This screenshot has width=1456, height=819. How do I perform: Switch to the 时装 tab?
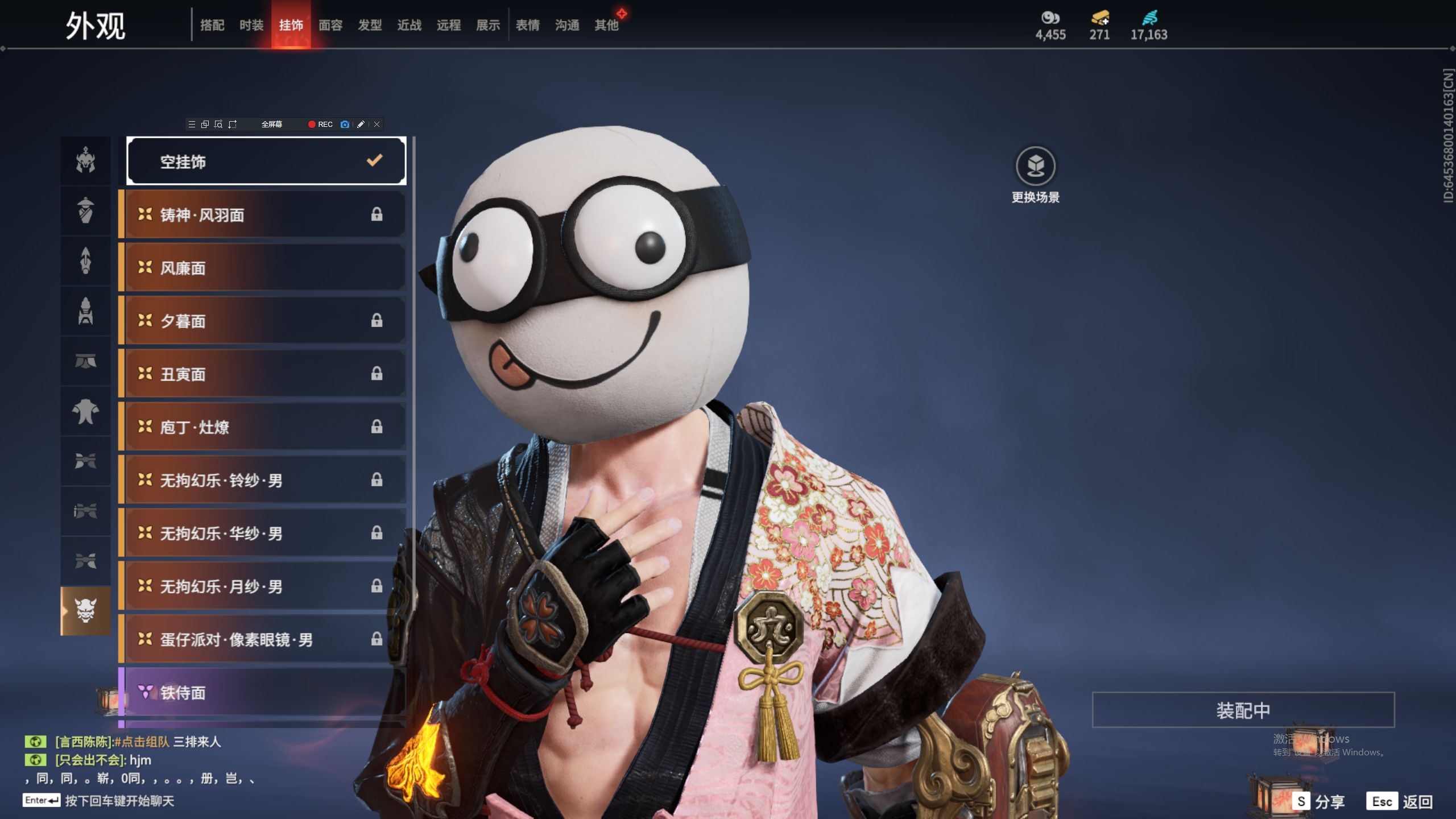click(251, 25)
